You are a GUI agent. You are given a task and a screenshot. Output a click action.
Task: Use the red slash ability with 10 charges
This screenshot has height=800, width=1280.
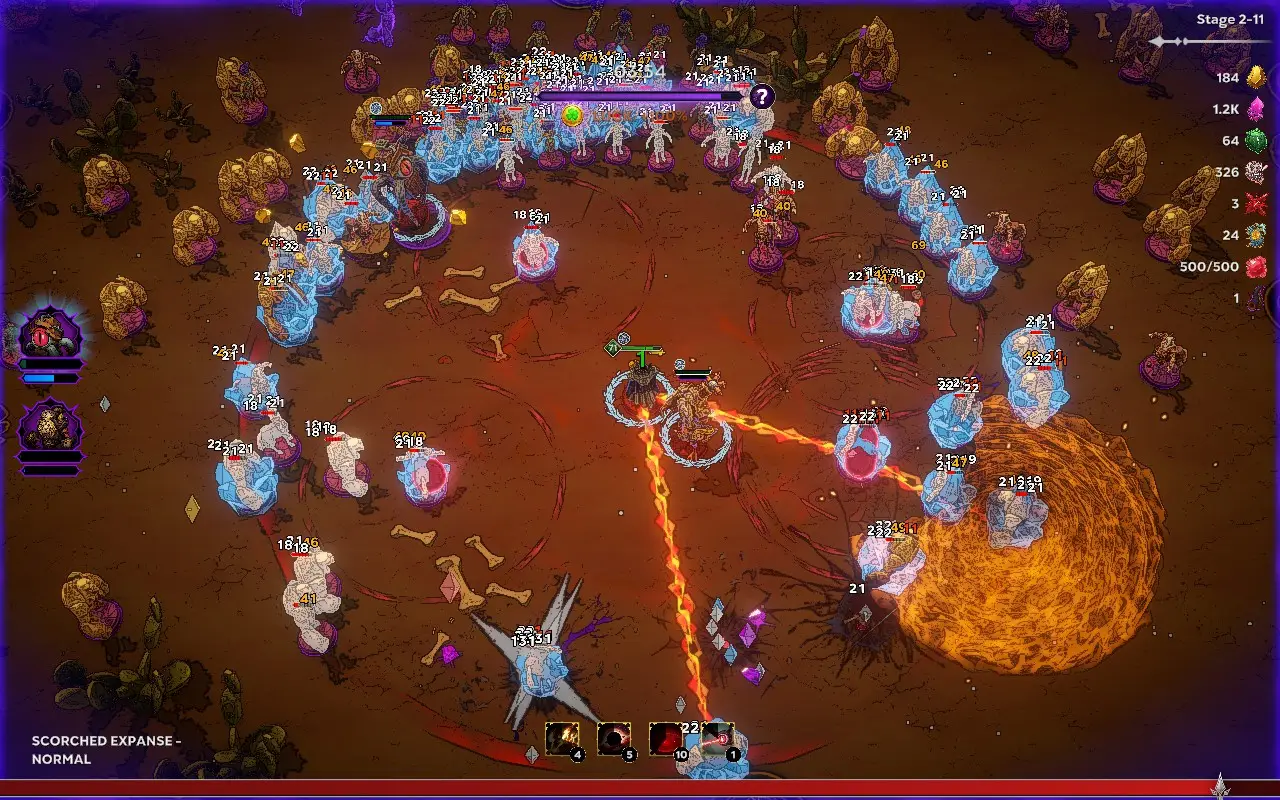coord(668,738)
